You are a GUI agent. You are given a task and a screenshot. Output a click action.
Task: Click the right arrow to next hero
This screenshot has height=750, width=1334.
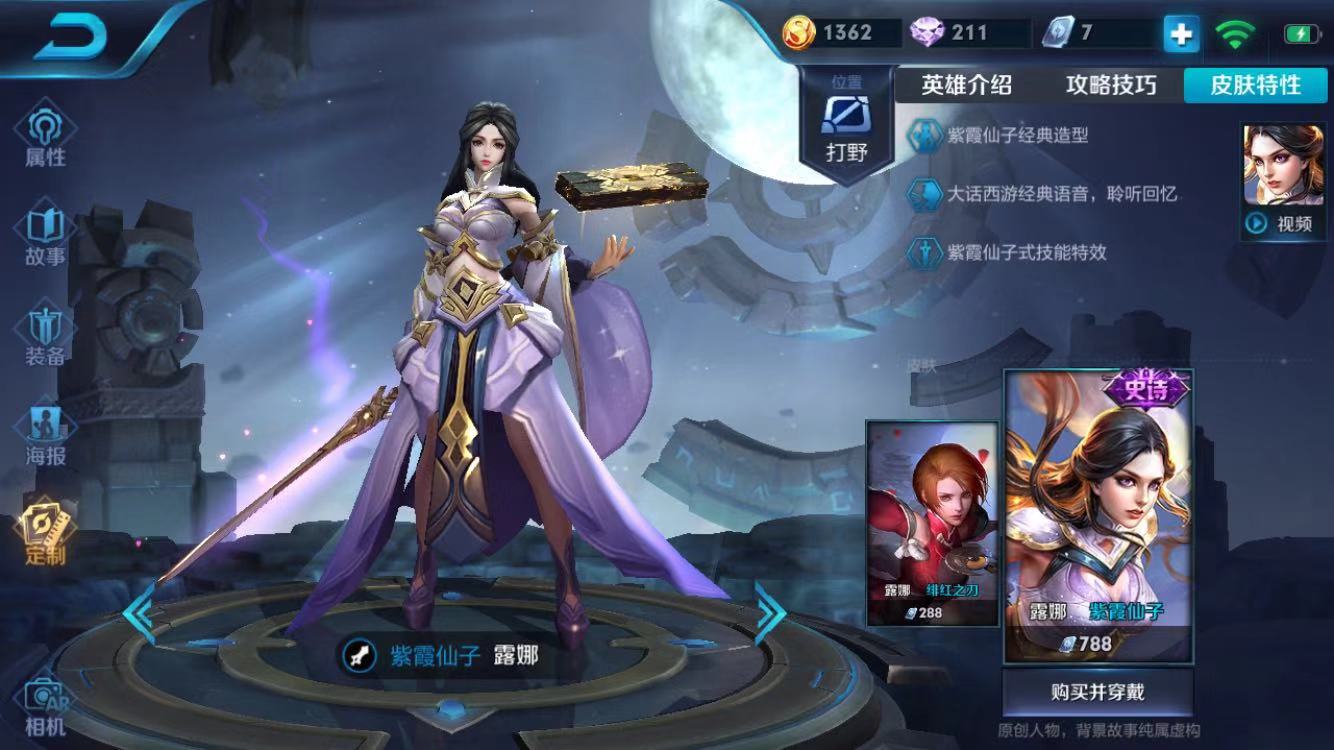coord(770,612)
